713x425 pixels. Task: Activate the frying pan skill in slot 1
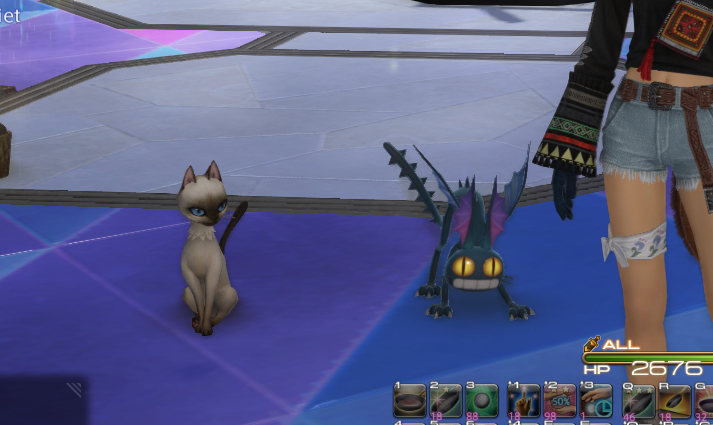(410, 401)
